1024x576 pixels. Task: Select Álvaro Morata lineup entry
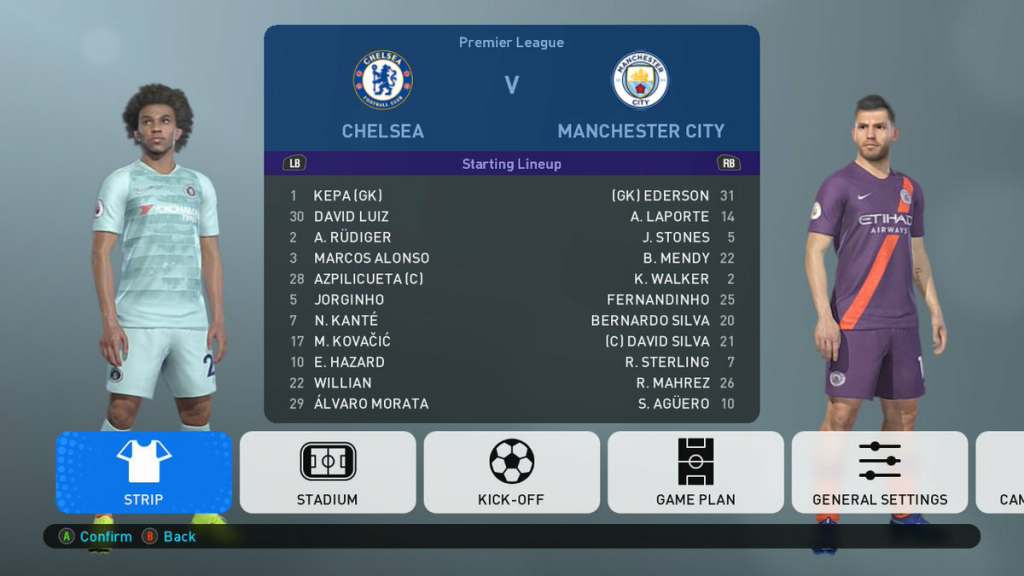tap(371, 404)
